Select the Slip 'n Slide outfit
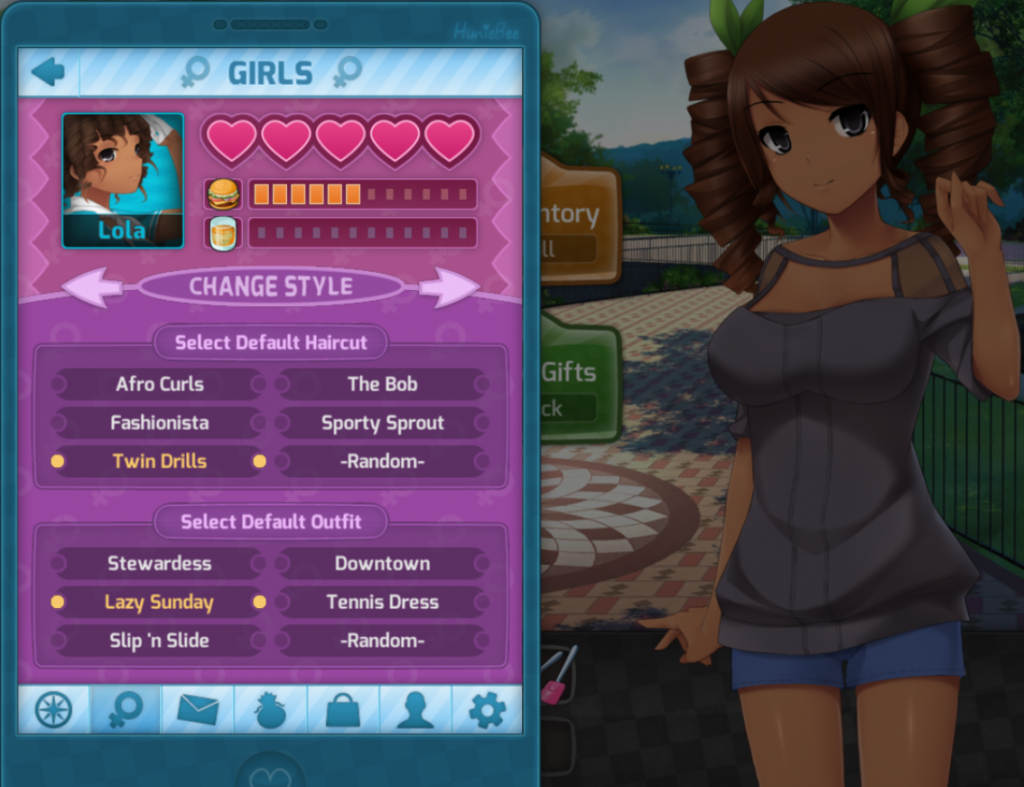 (x=159, y=641)
